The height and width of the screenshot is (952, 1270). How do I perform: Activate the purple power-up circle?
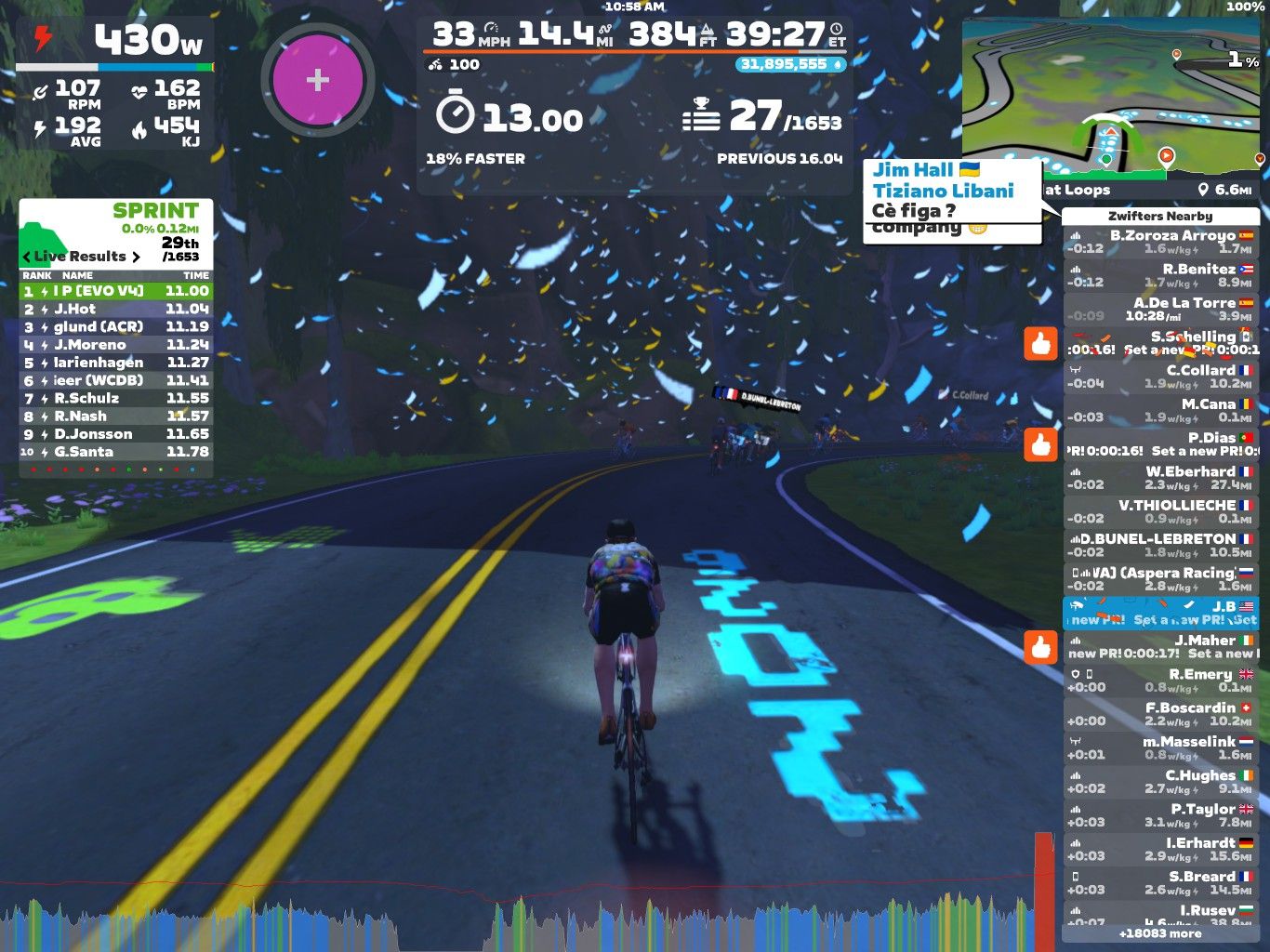tap(317, 80)
